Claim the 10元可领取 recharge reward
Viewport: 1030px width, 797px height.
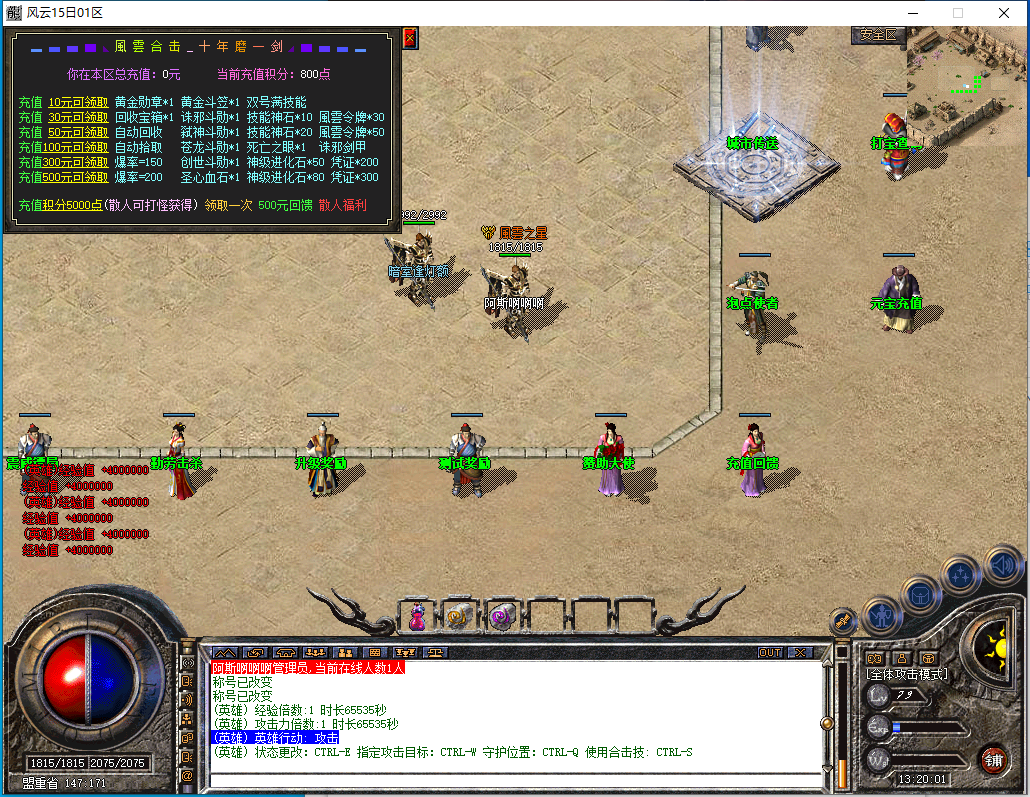pyautogui.click(x=78, y=102)
